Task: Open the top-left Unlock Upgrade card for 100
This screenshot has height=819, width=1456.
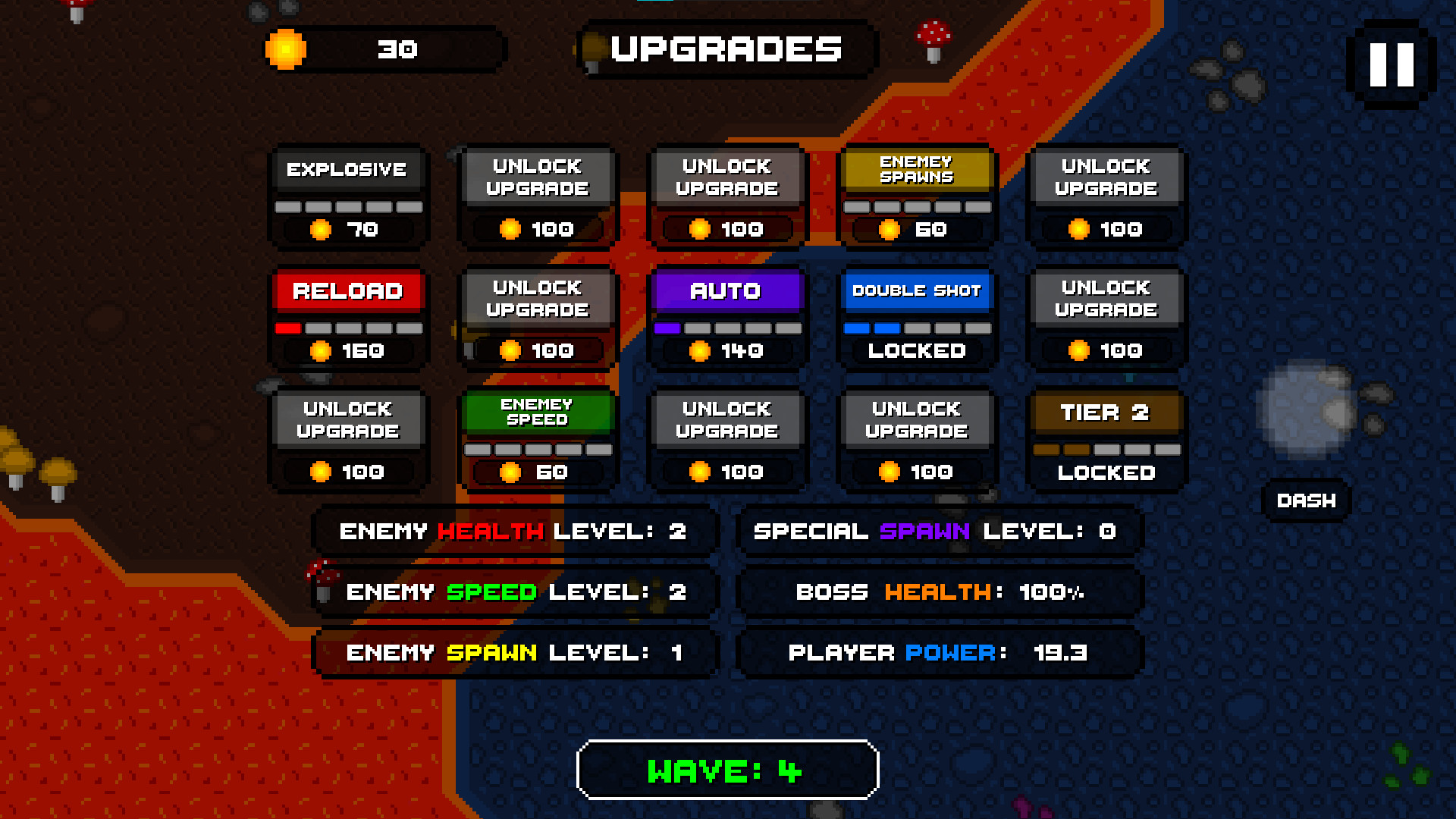Action: (x=538, y=197)
